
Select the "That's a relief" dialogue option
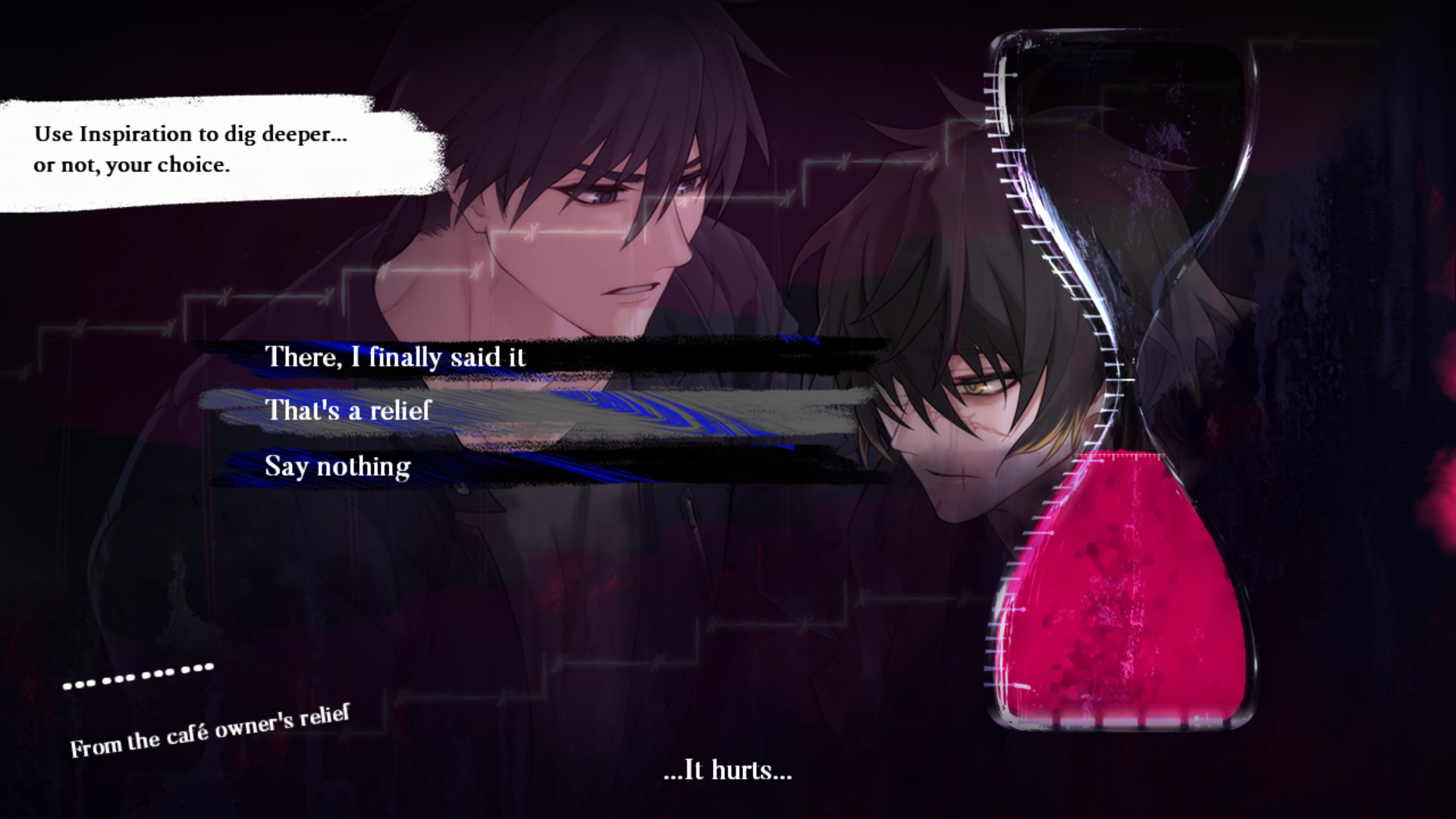tap(348, 410)
